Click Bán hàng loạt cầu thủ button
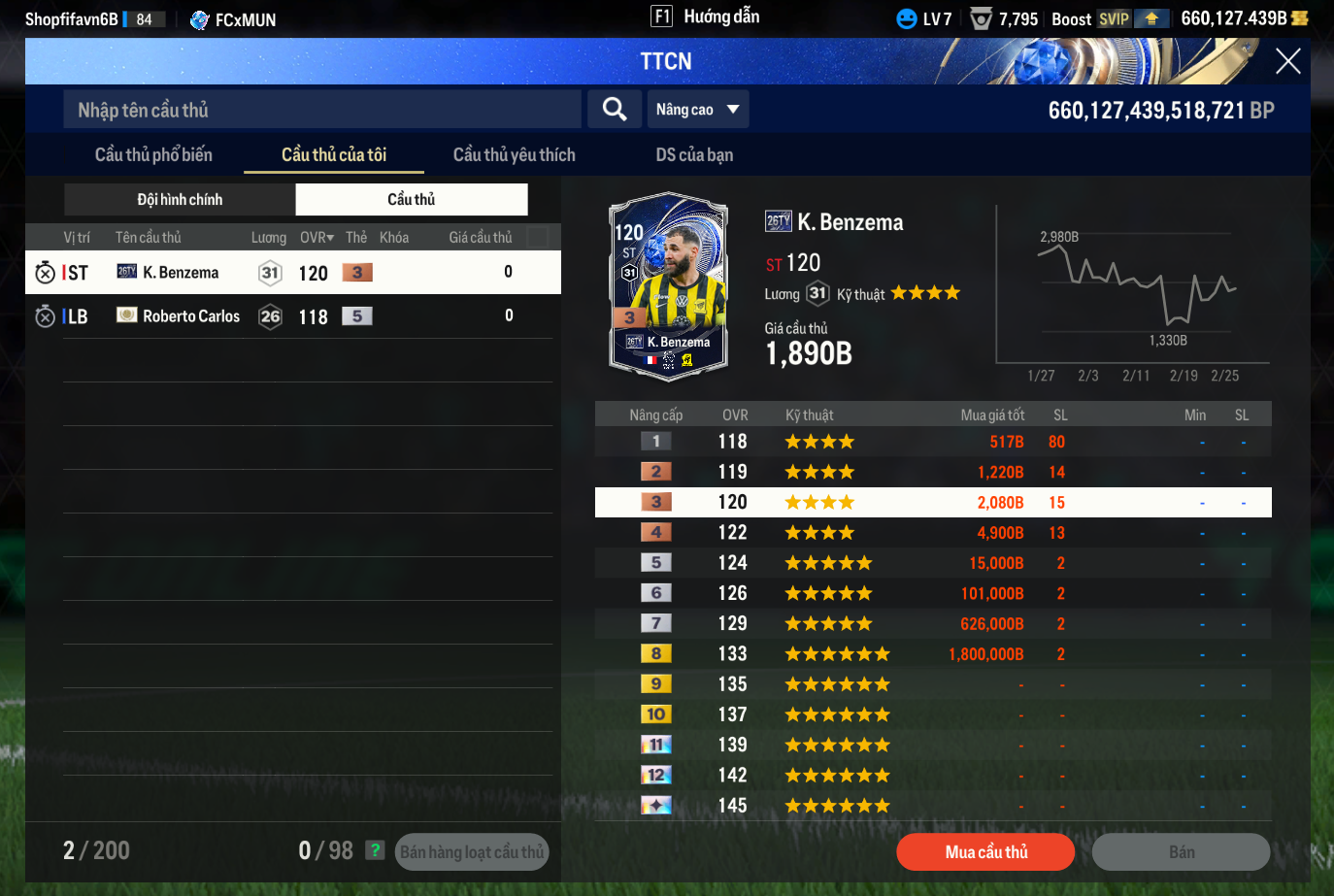 point(472,852)
